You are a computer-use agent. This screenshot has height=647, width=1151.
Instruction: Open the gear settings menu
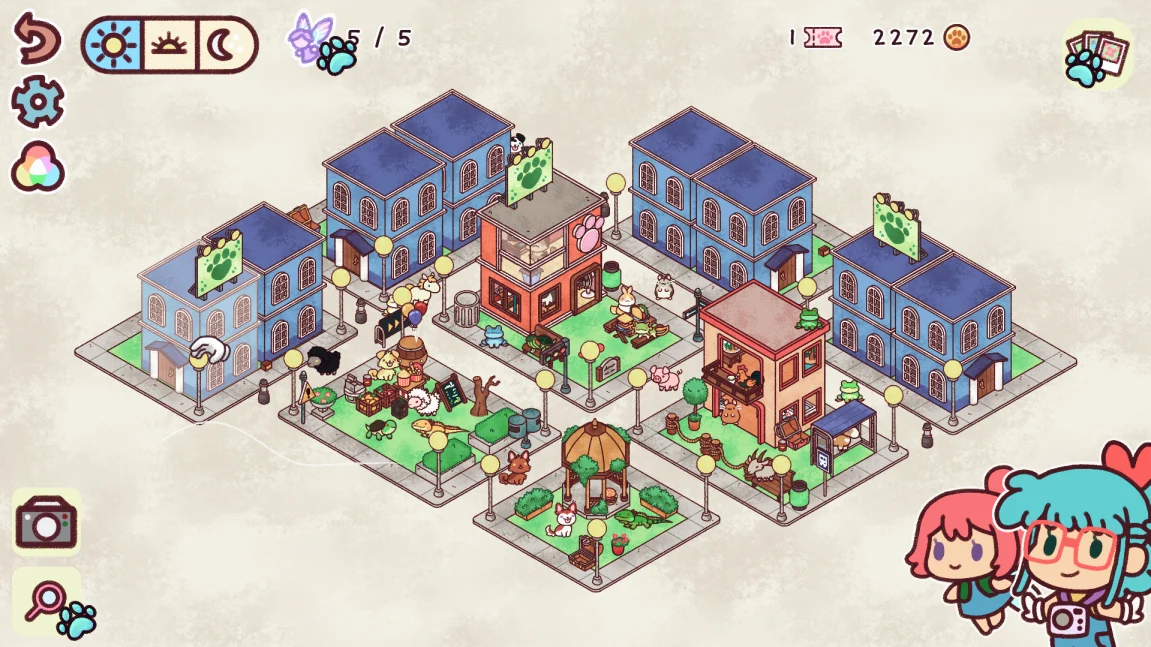click(x=38, y=101)
